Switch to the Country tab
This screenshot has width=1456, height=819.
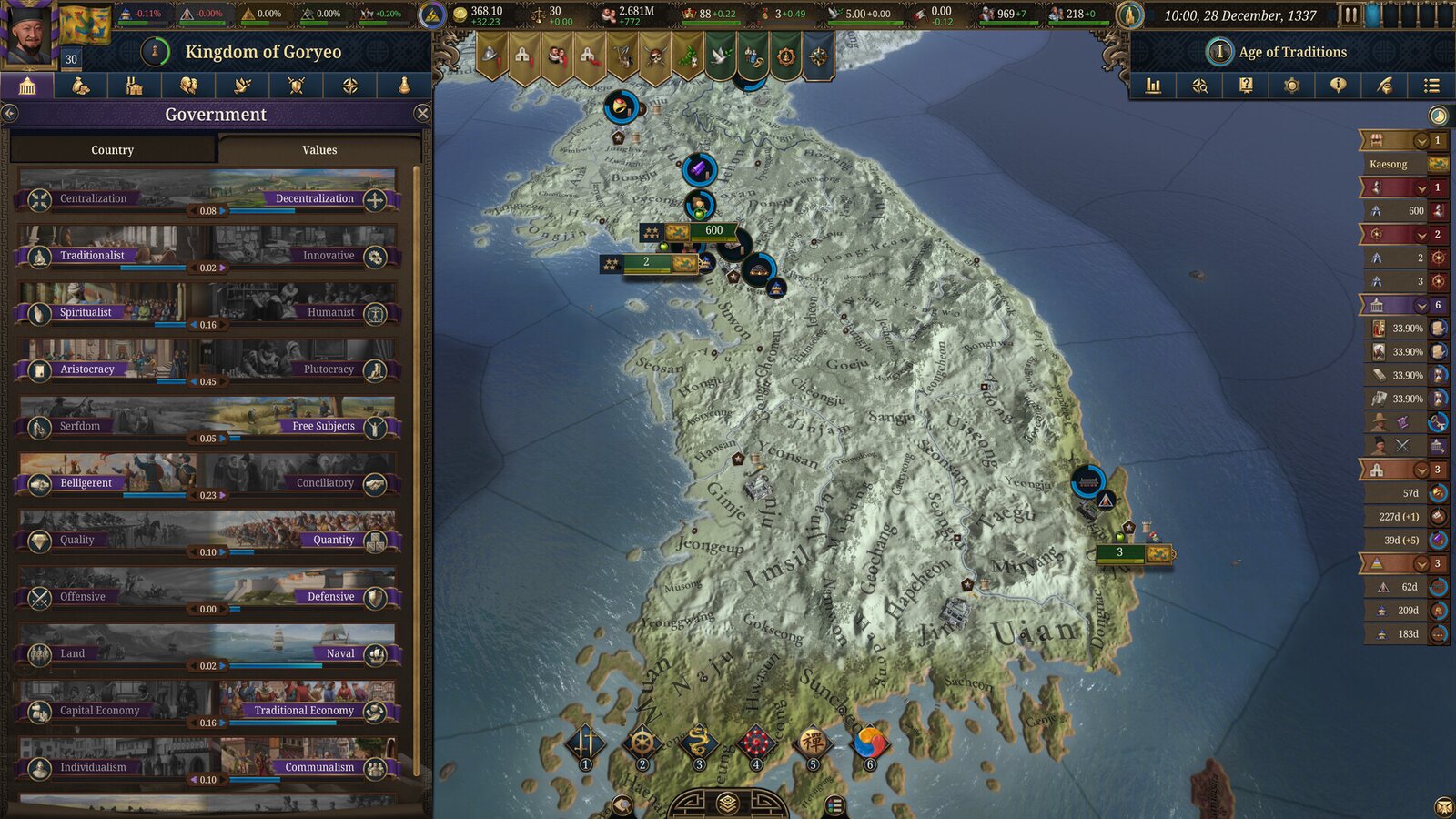pyautogui.click(x=111, y=149)
